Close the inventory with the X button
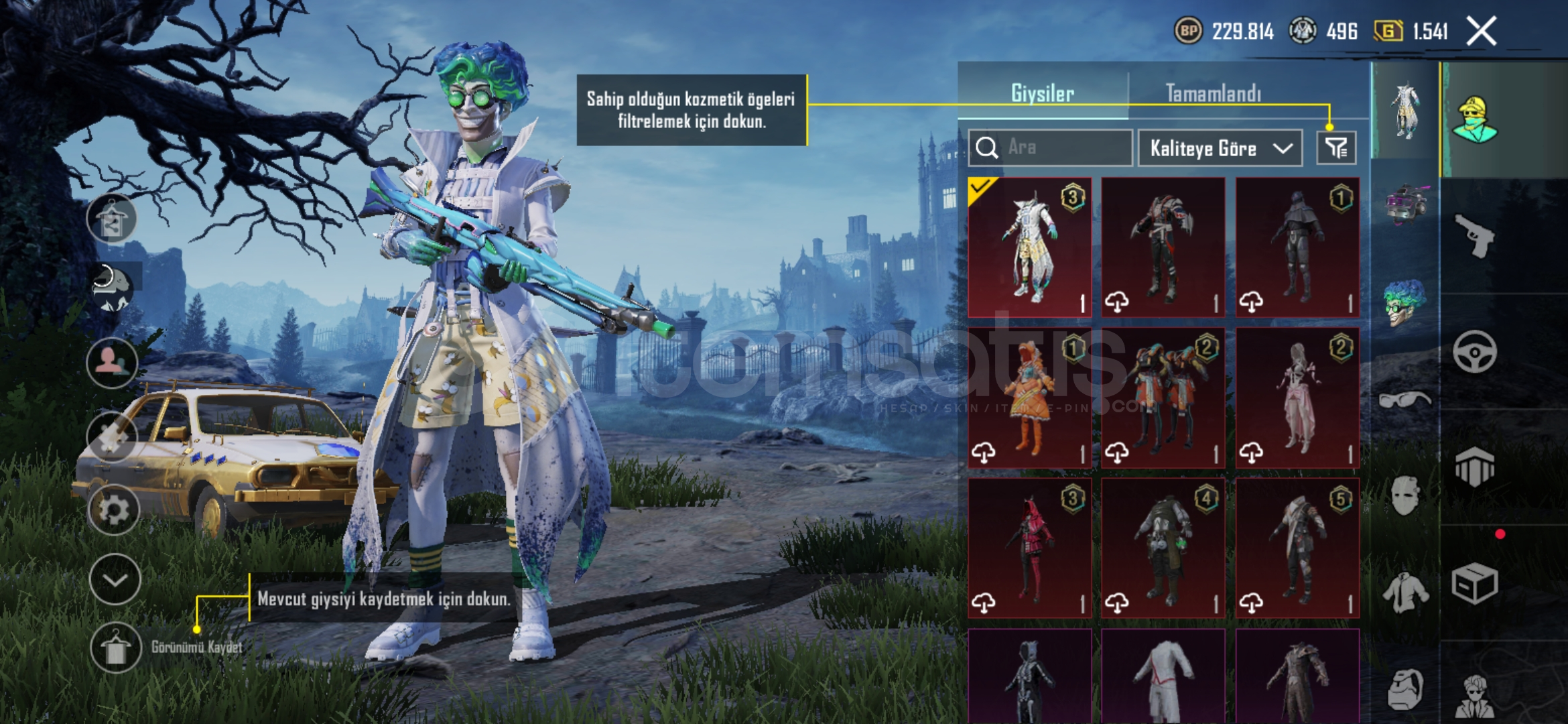 (1481, 31)
